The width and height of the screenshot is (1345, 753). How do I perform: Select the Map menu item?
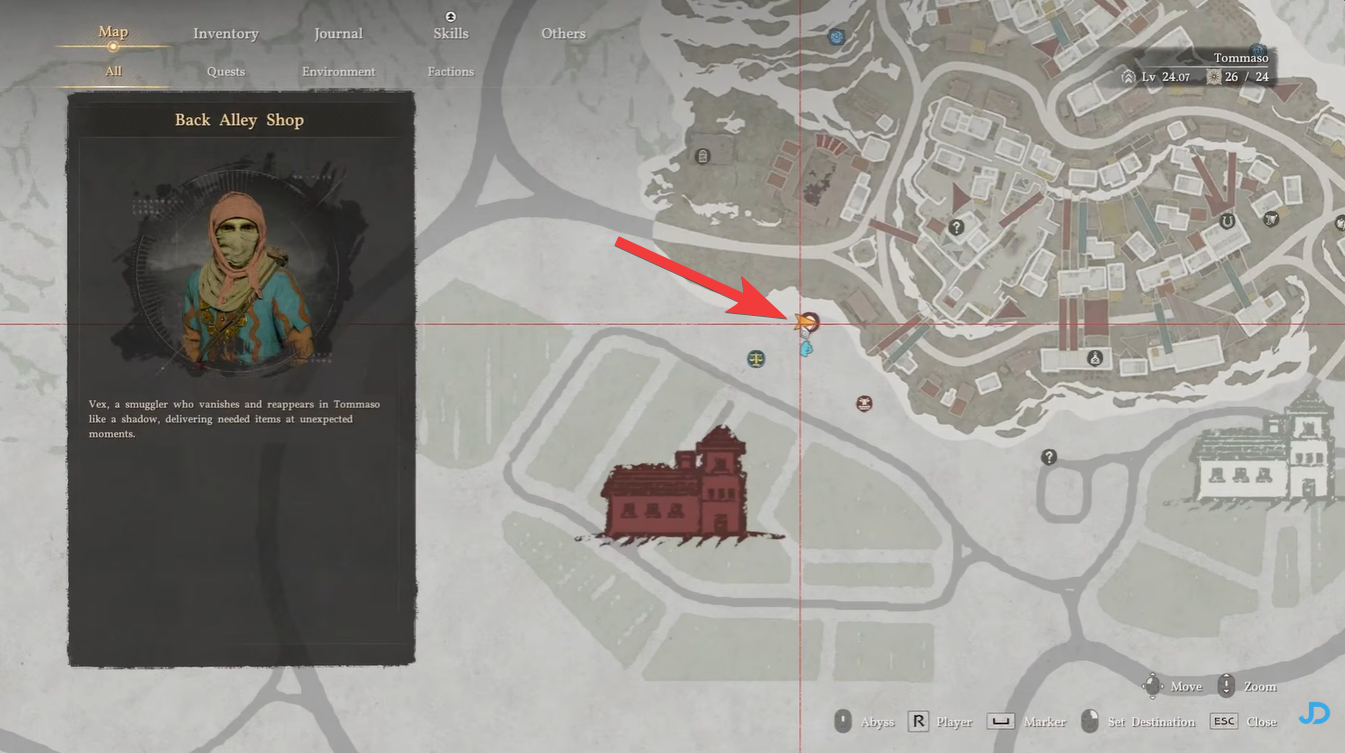click(x=112, y=31)
